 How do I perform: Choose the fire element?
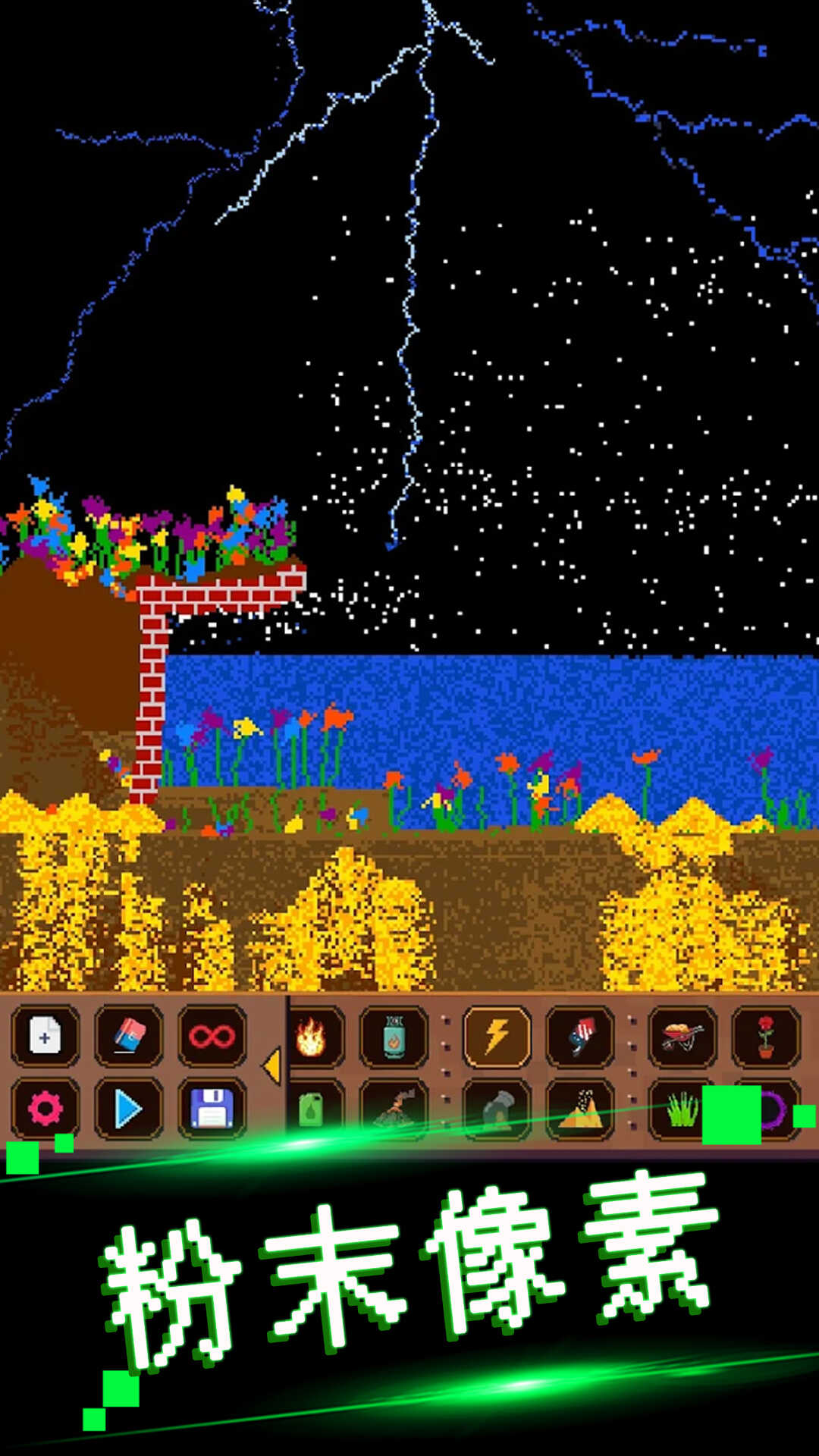point(312,1037)
